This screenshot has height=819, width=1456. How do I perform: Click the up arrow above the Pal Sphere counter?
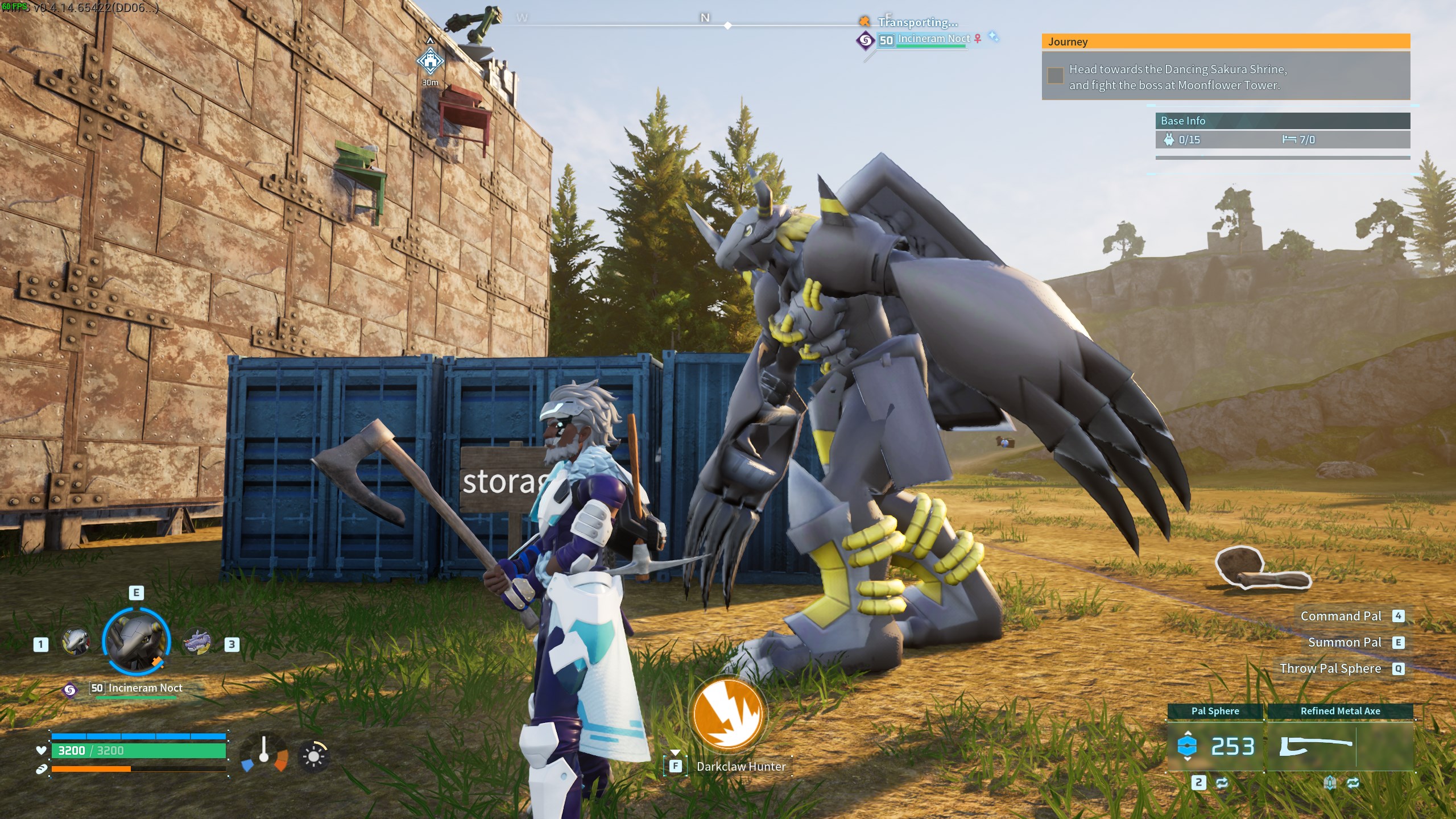(x=1188, y=733)
